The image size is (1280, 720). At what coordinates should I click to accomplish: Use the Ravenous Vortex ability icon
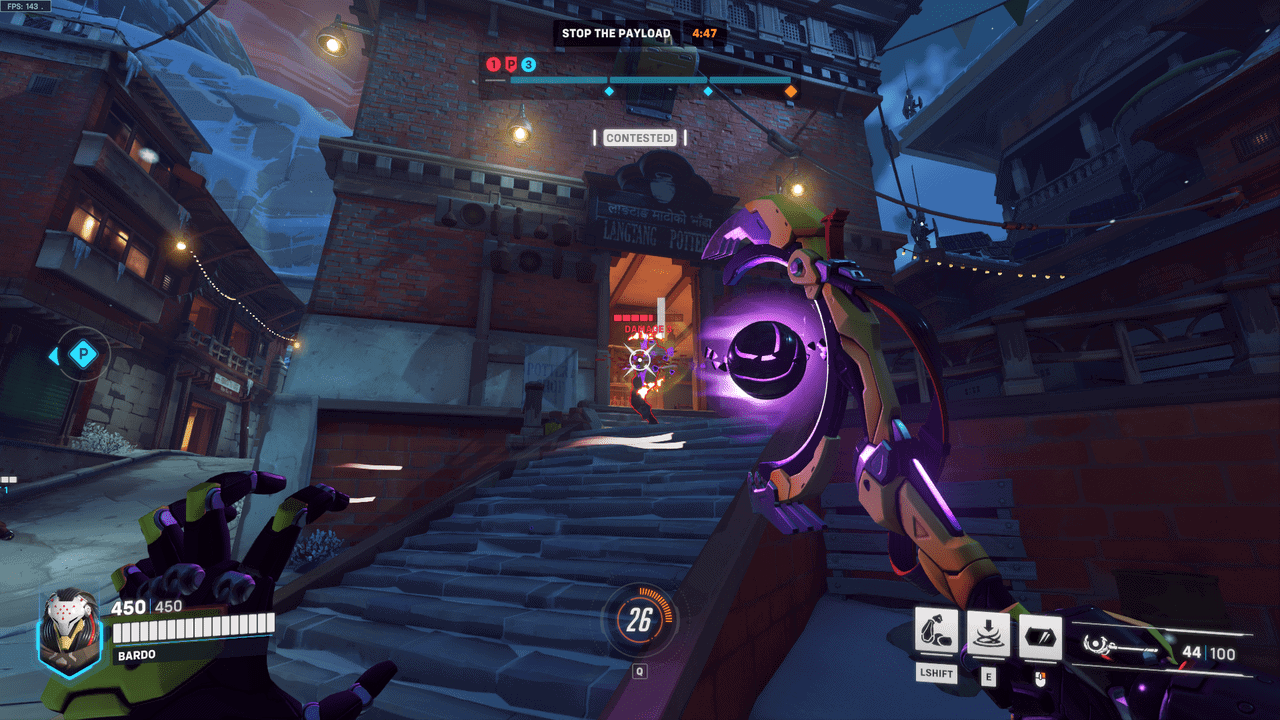(x=989, y=634)
